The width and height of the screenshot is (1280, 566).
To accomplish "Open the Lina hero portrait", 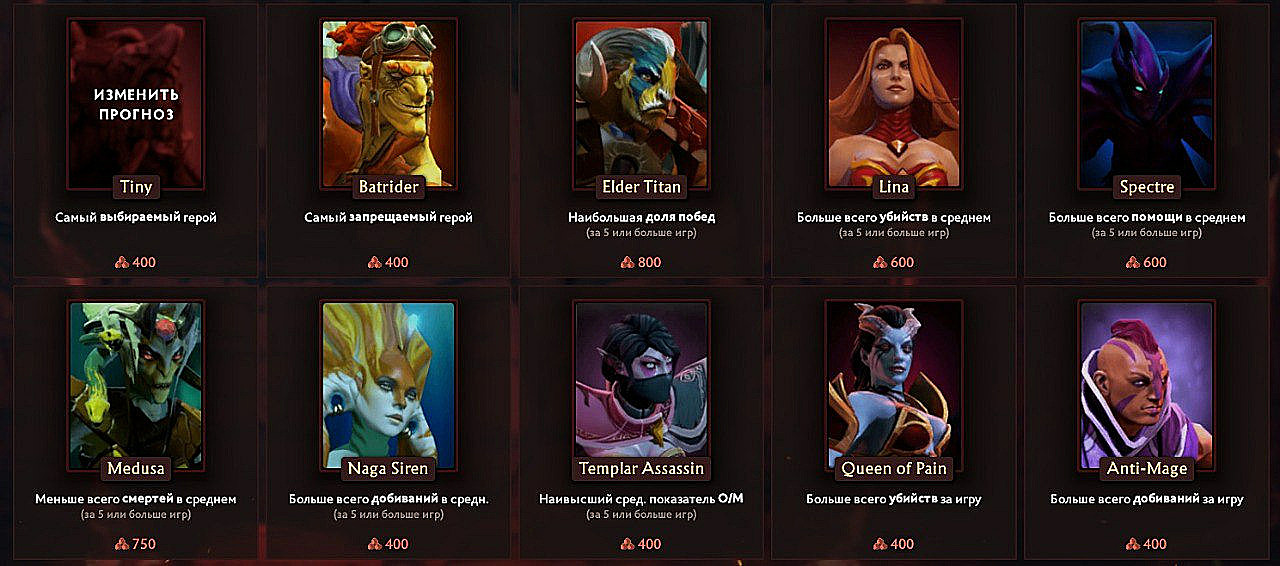I will click(894, 102).
